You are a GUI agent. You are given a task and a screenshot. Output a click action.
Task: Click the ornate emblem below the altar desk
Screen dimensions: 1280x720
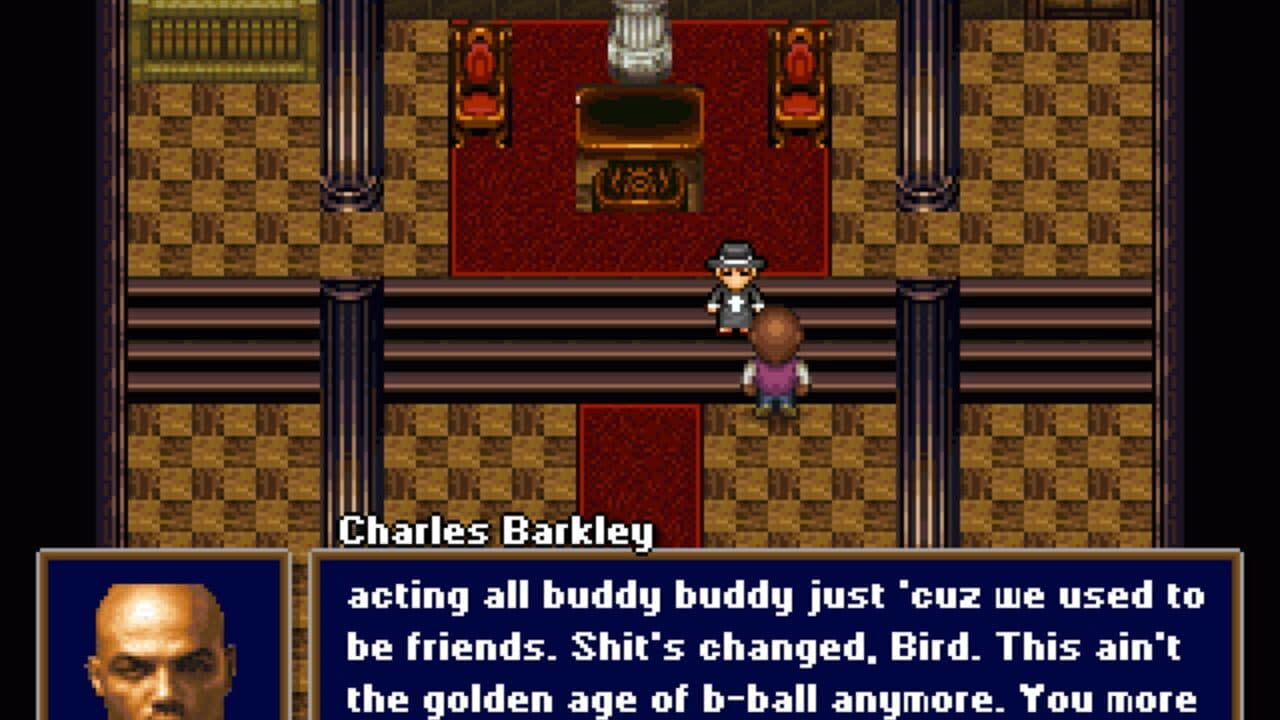click(638, 185)
